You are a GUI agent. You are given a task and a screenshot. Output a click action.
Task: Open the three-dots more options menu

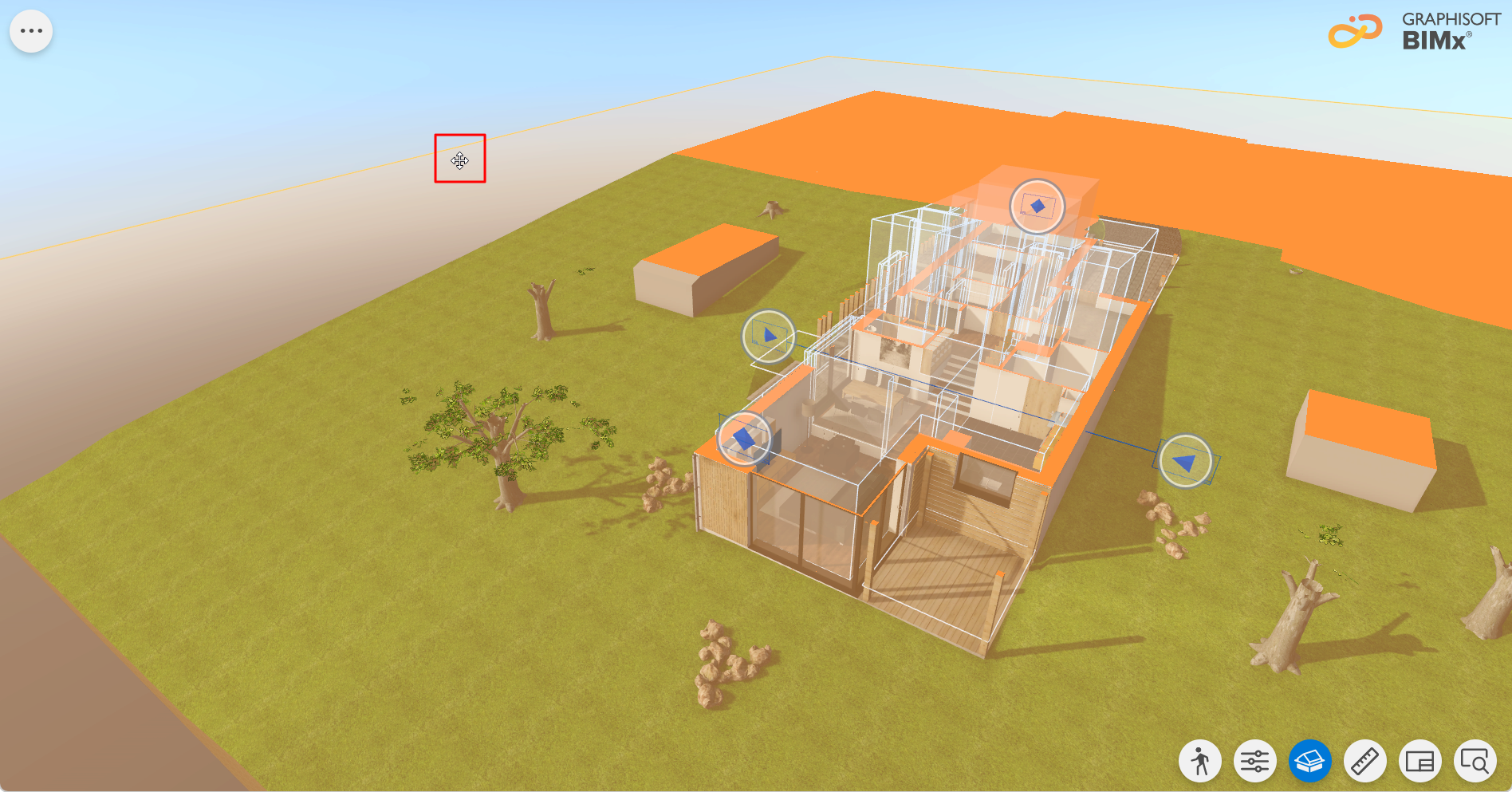coord(31,31)
